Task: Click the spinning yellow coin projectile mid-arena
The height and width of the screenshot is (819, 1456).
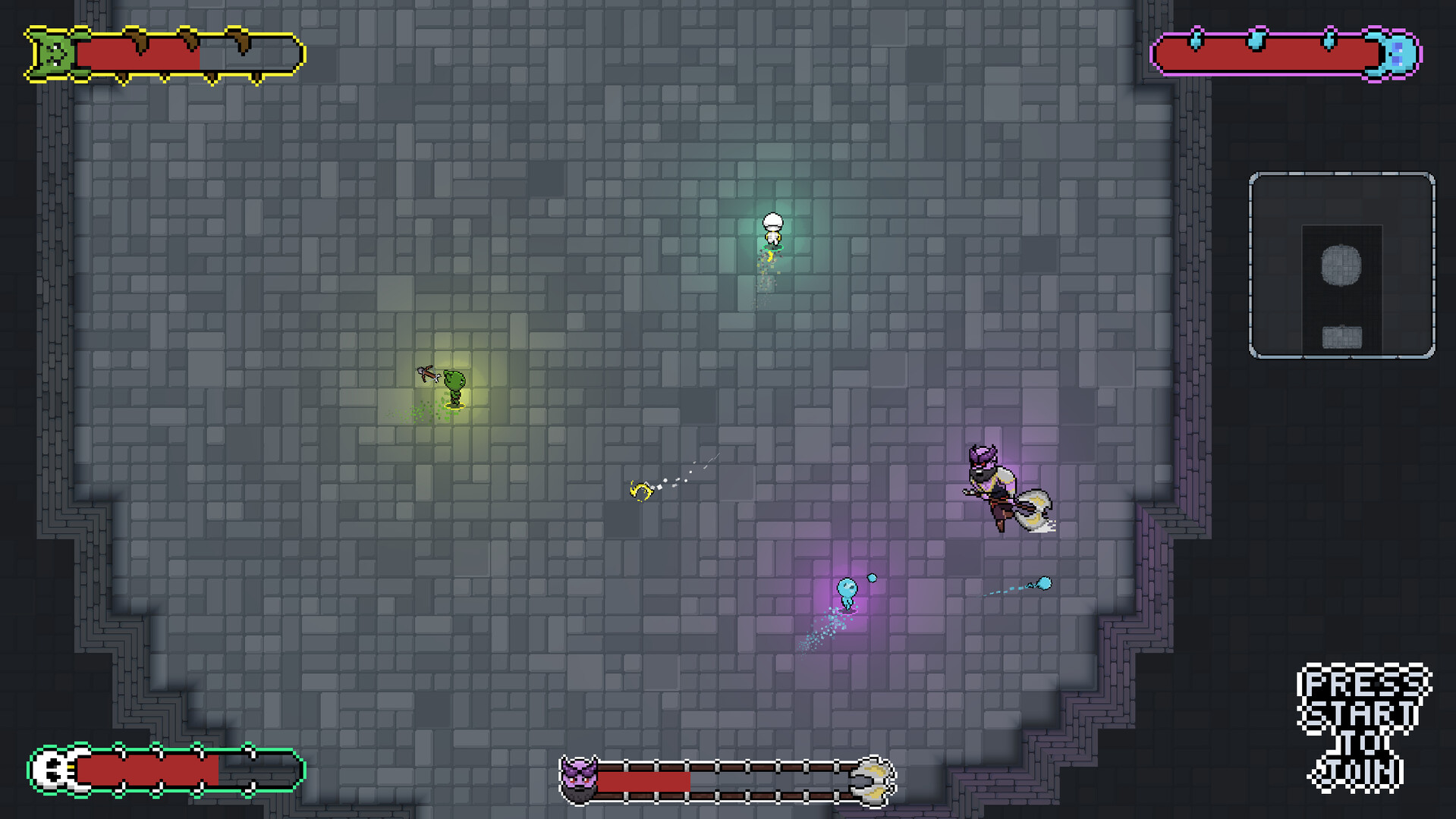Action: tap(641, 491)
